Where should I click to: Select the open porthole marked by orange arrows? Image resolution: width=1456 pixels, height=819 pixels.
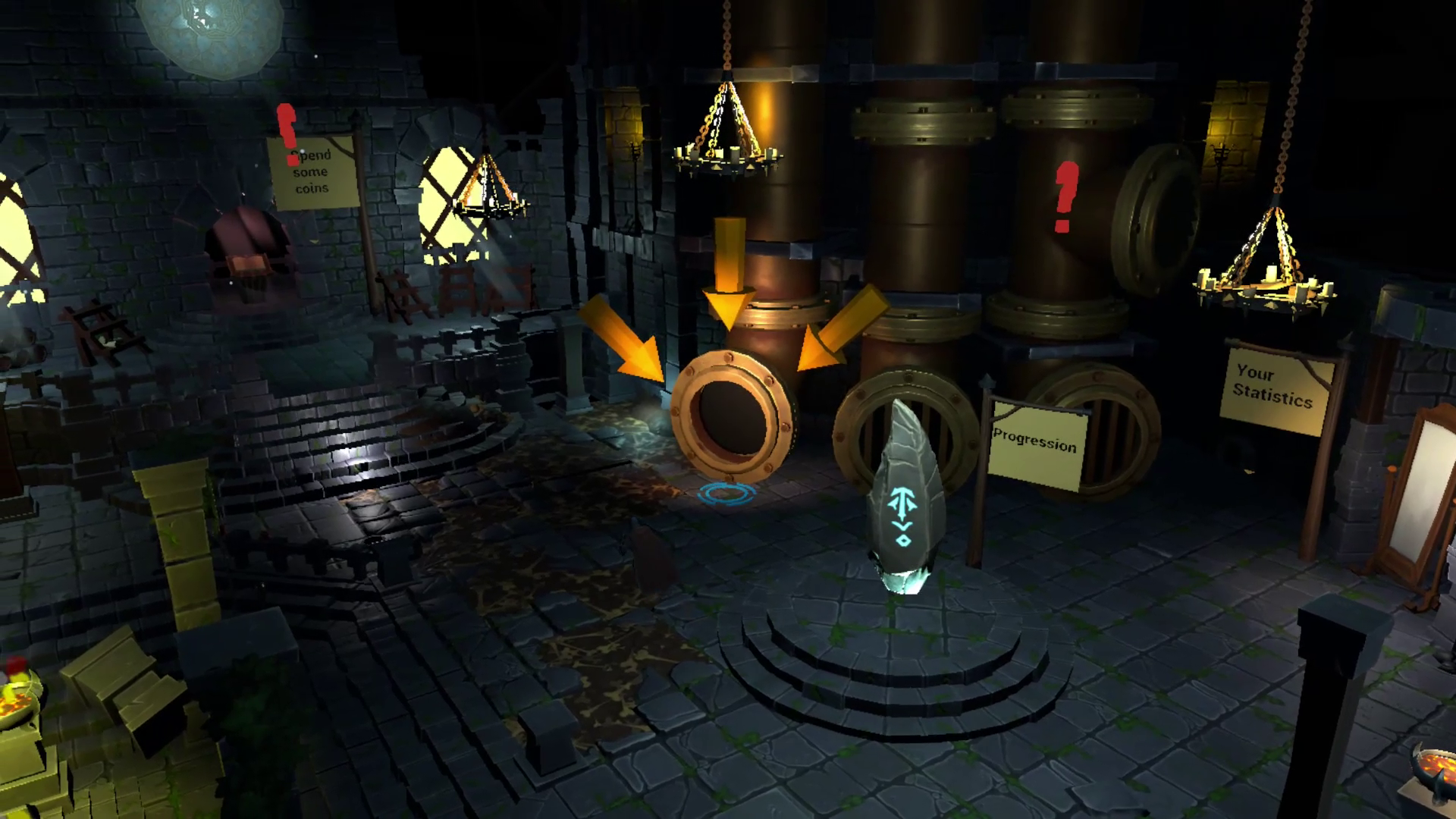(x=732, y=416)
